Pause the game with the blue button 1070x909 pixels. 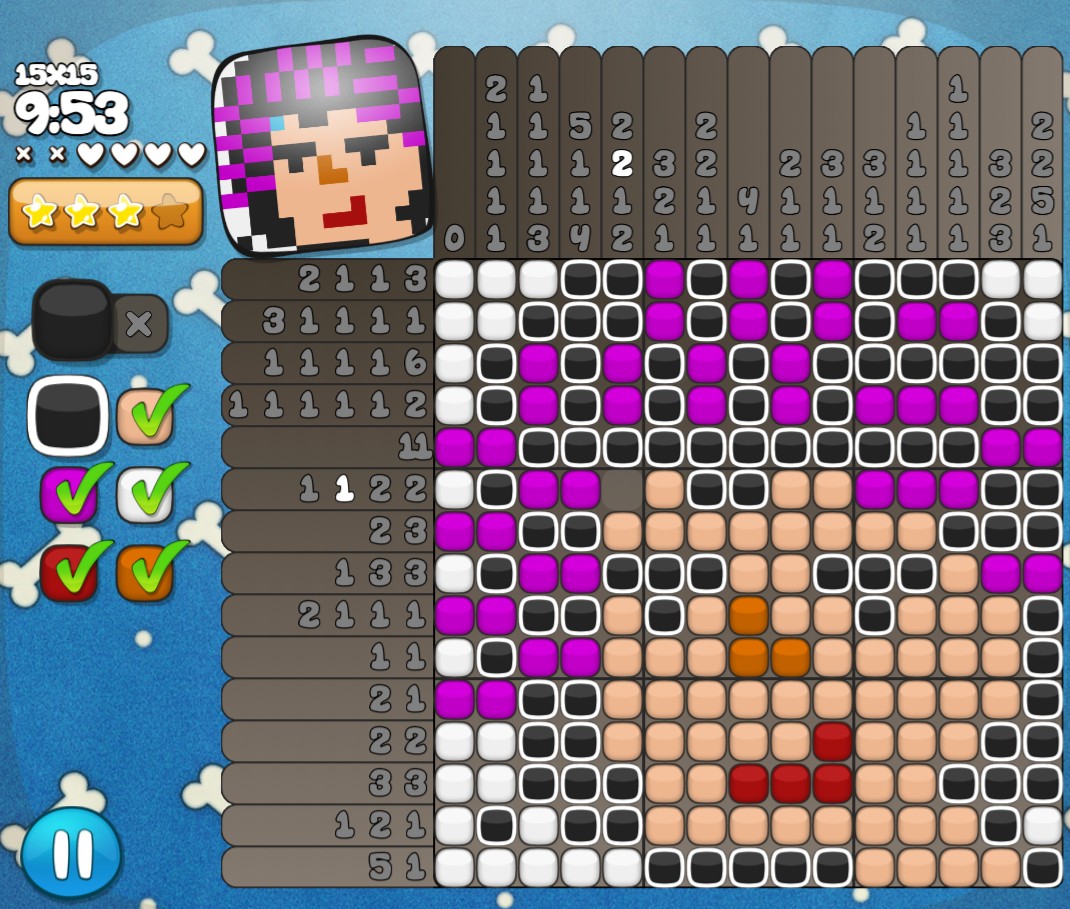click(71, 853)
